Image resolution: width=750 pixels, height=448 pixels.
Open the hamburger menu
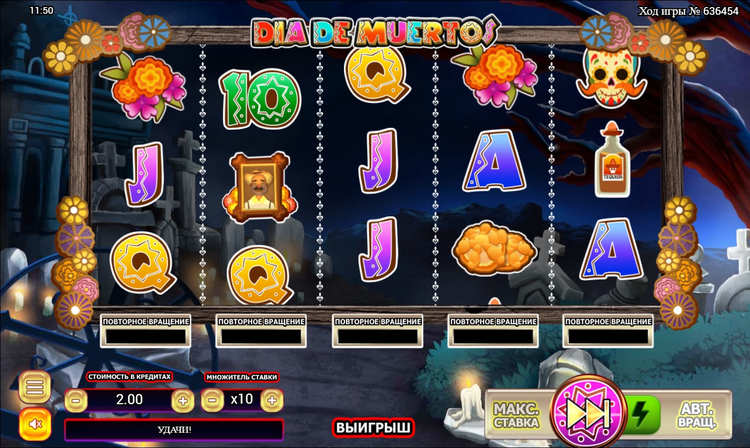[34, 387]
